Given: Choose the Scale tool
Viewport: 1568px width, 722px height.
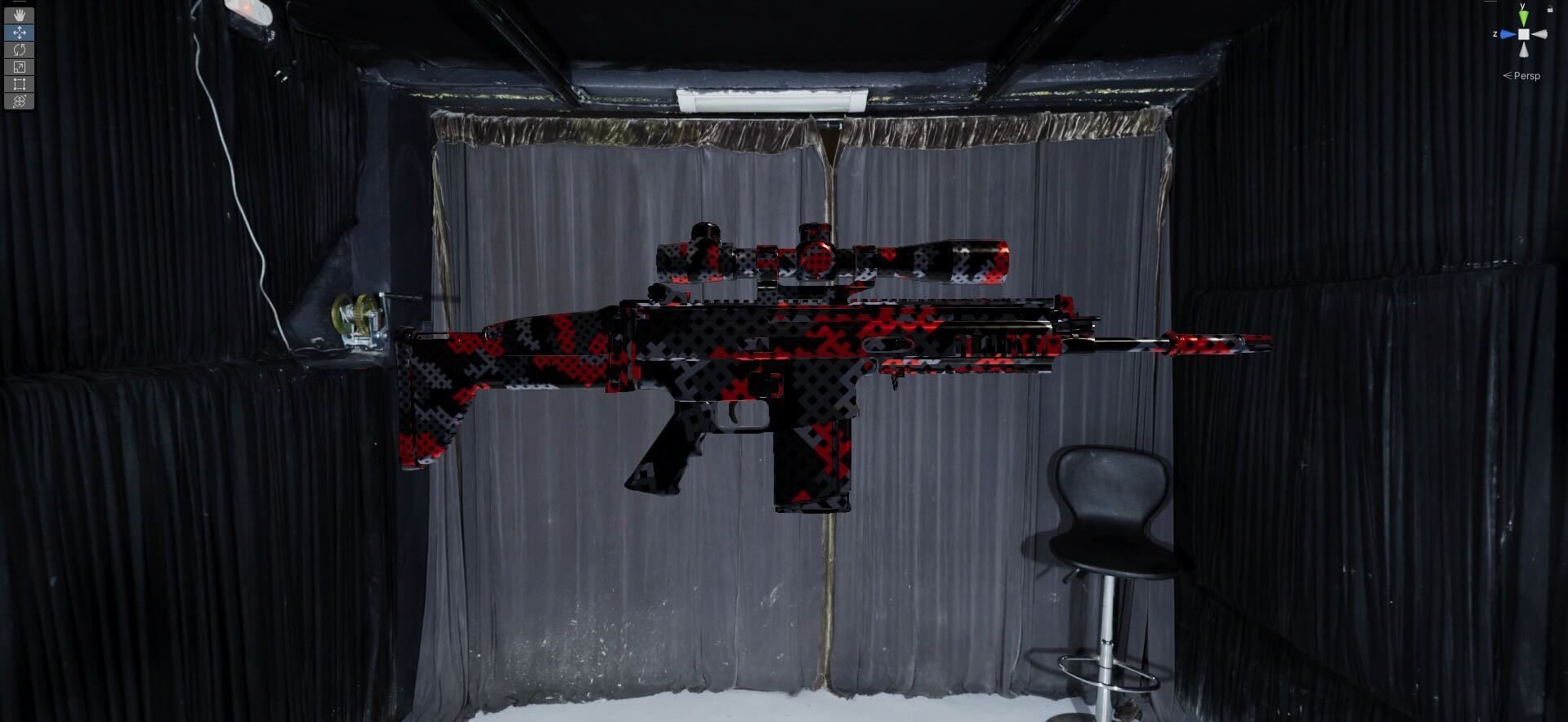Looking at the screenshot, I should (x=20, y=65).
